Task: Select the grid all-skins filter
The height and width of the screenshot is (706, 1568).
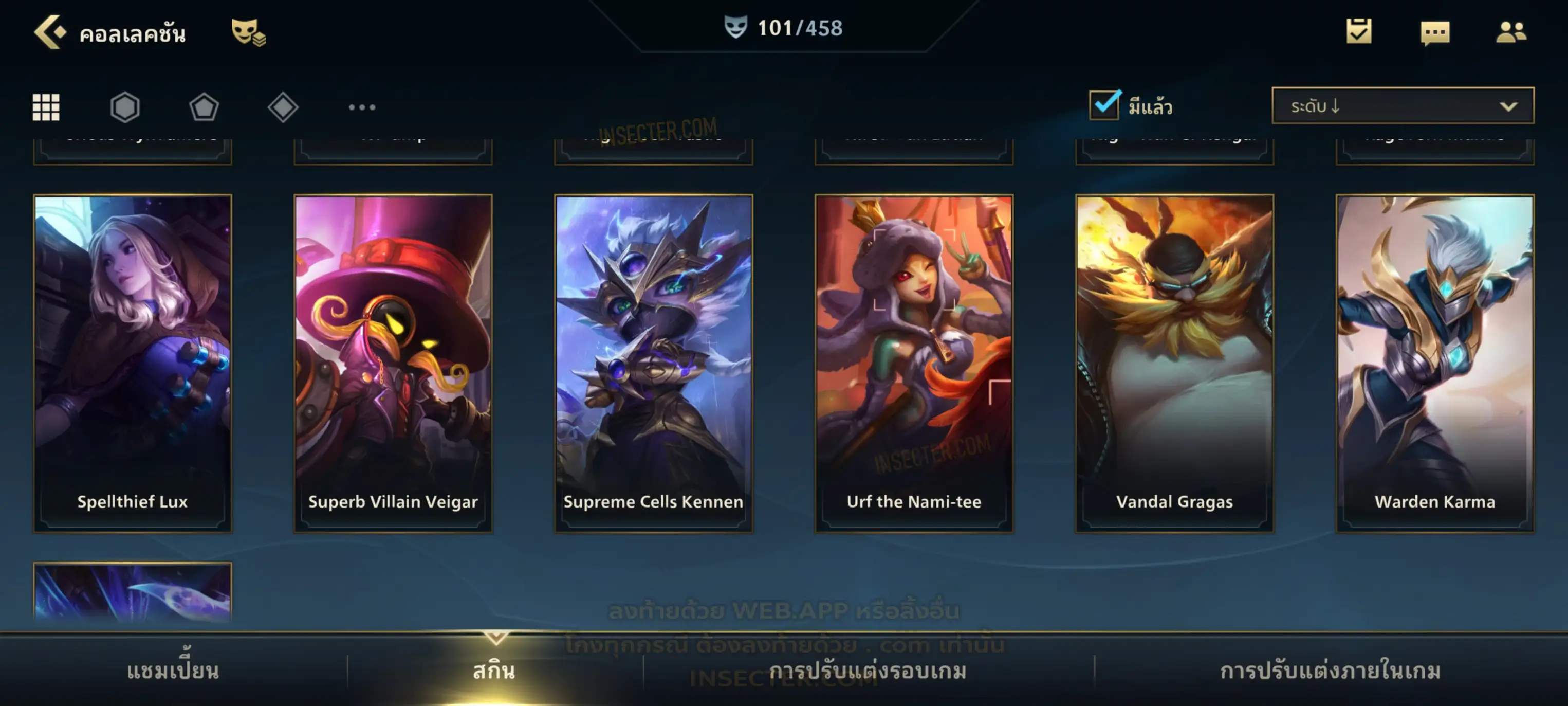Action: [x=46, y=107]
